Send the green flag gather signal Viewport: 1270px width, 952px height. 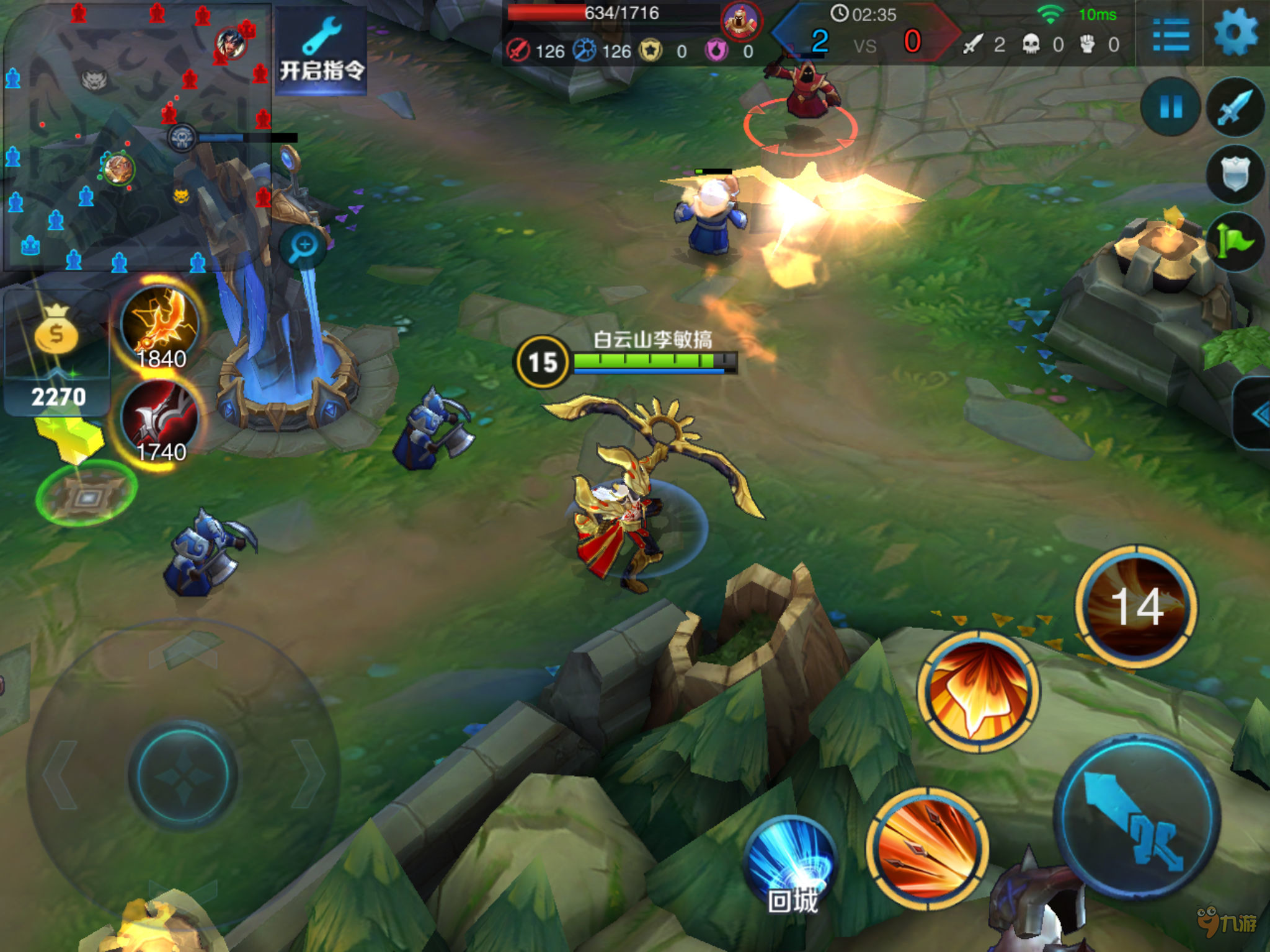[1235, 240]
